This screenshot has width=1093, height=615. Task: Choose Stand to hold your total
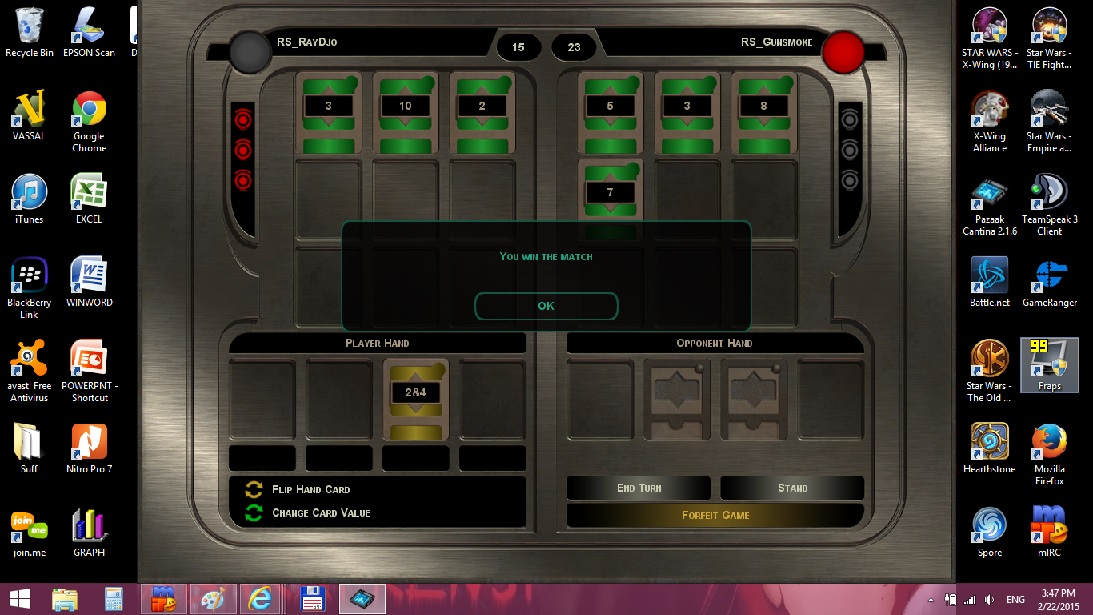coord(792,488)
